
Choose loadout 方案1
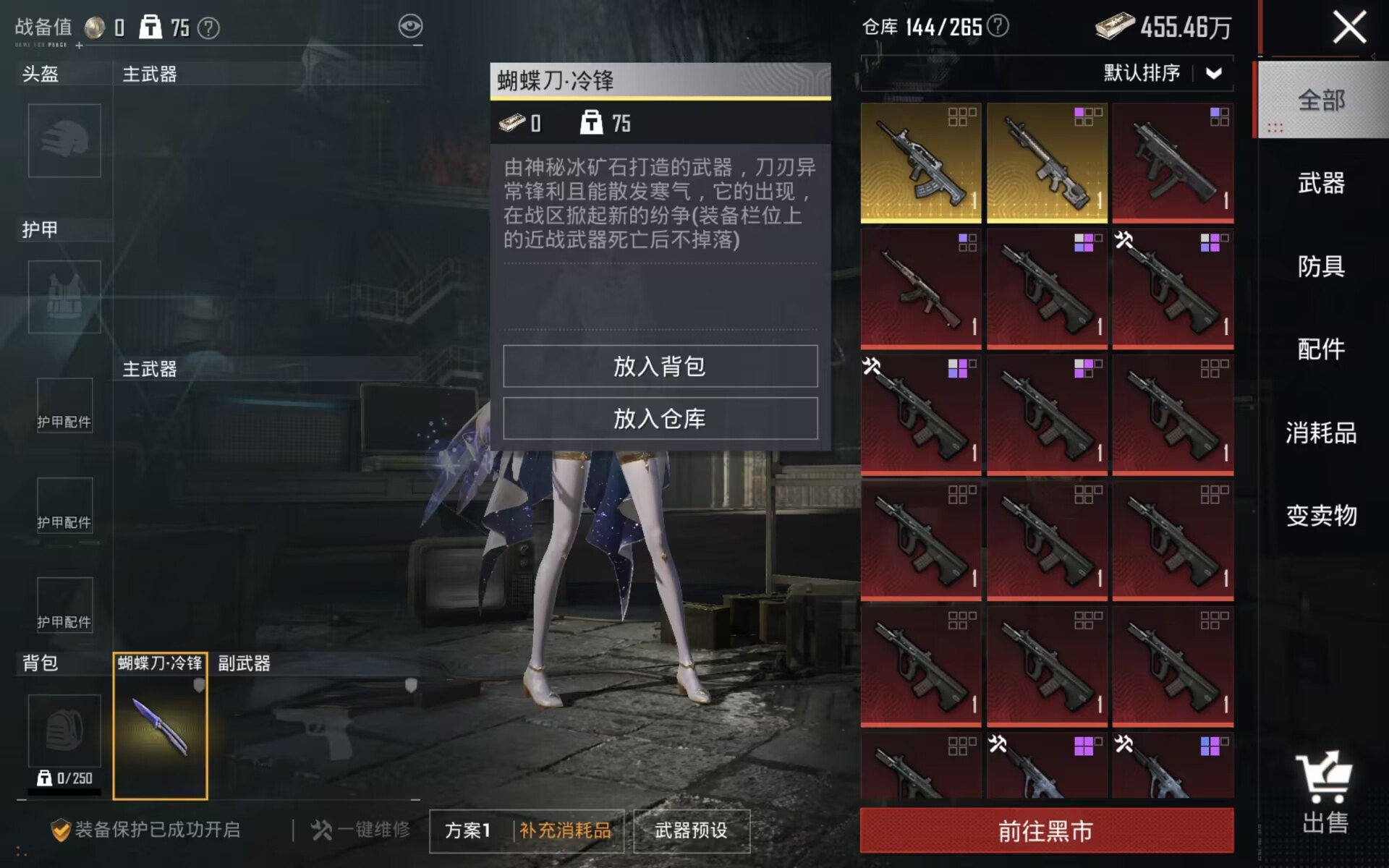468,830
